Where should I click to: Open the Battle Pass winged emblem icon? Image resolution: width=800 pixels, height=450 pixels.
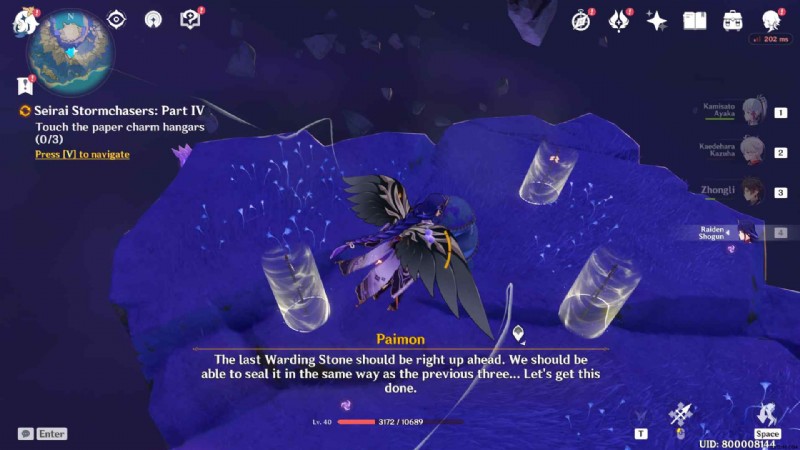click(619, 20)
